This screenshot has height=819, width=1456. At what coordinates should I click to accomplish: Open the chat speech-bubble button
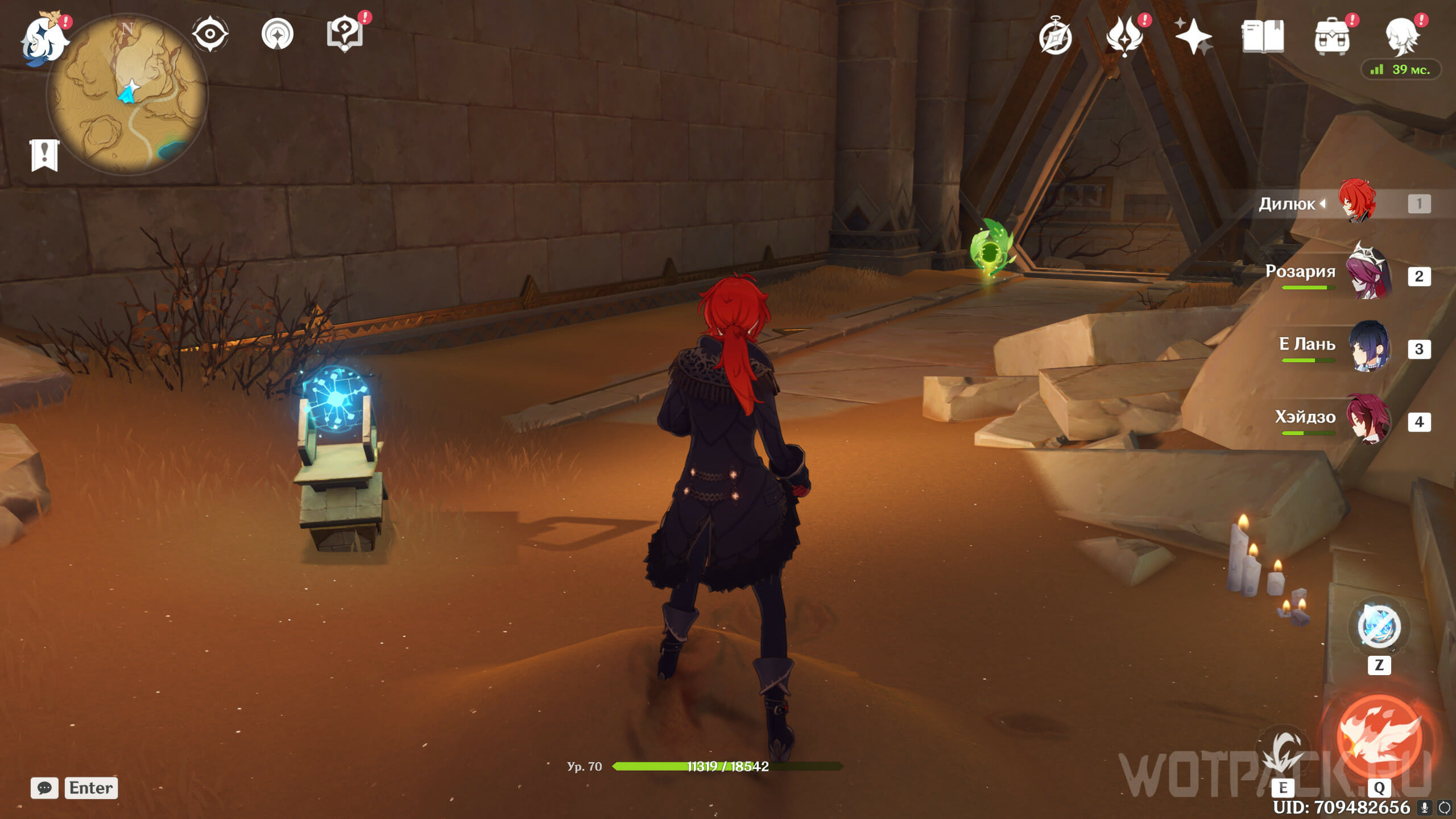click(44, 788)
